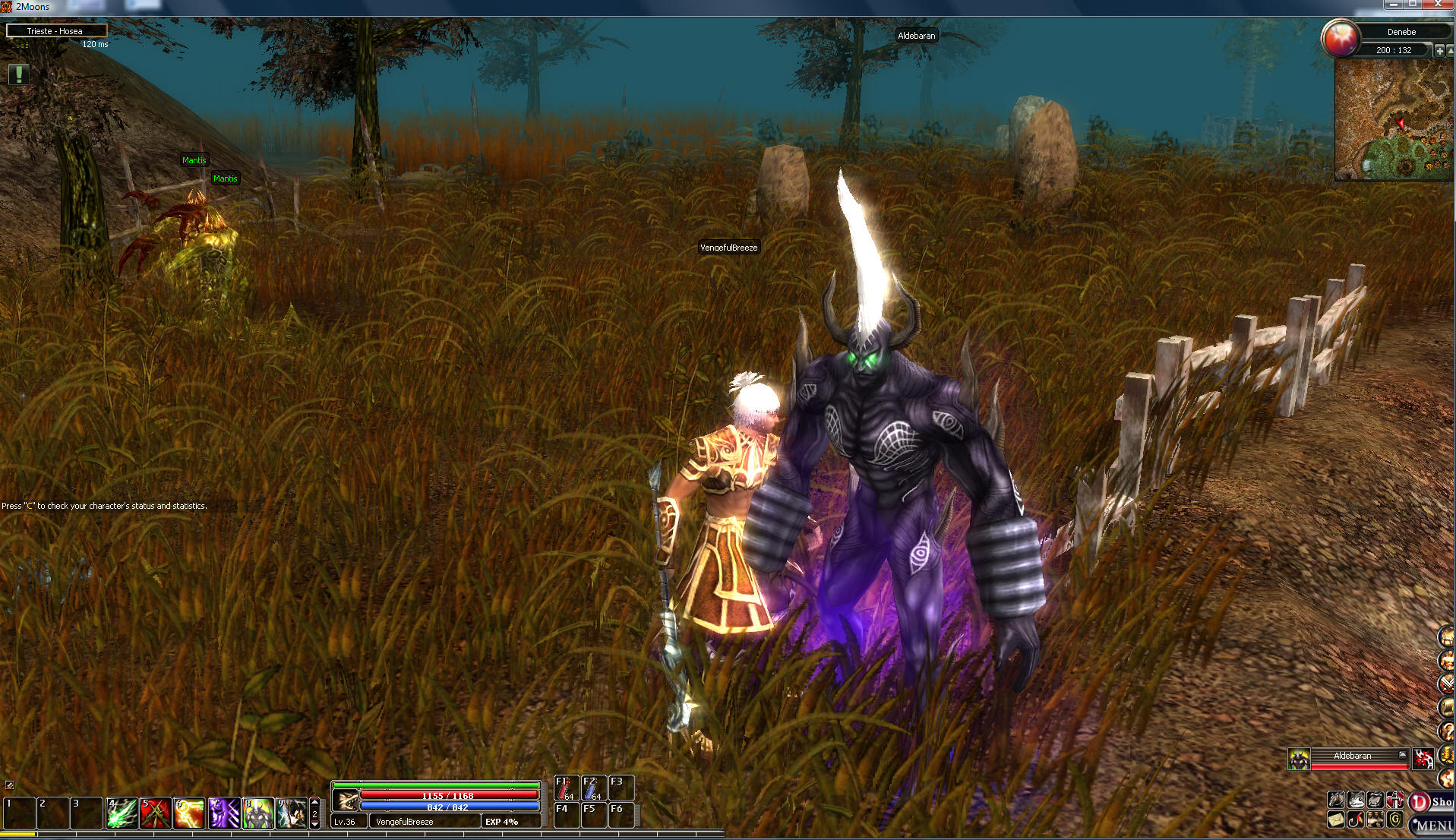
Task: Click the minimap
Action: pos(1393,120)
